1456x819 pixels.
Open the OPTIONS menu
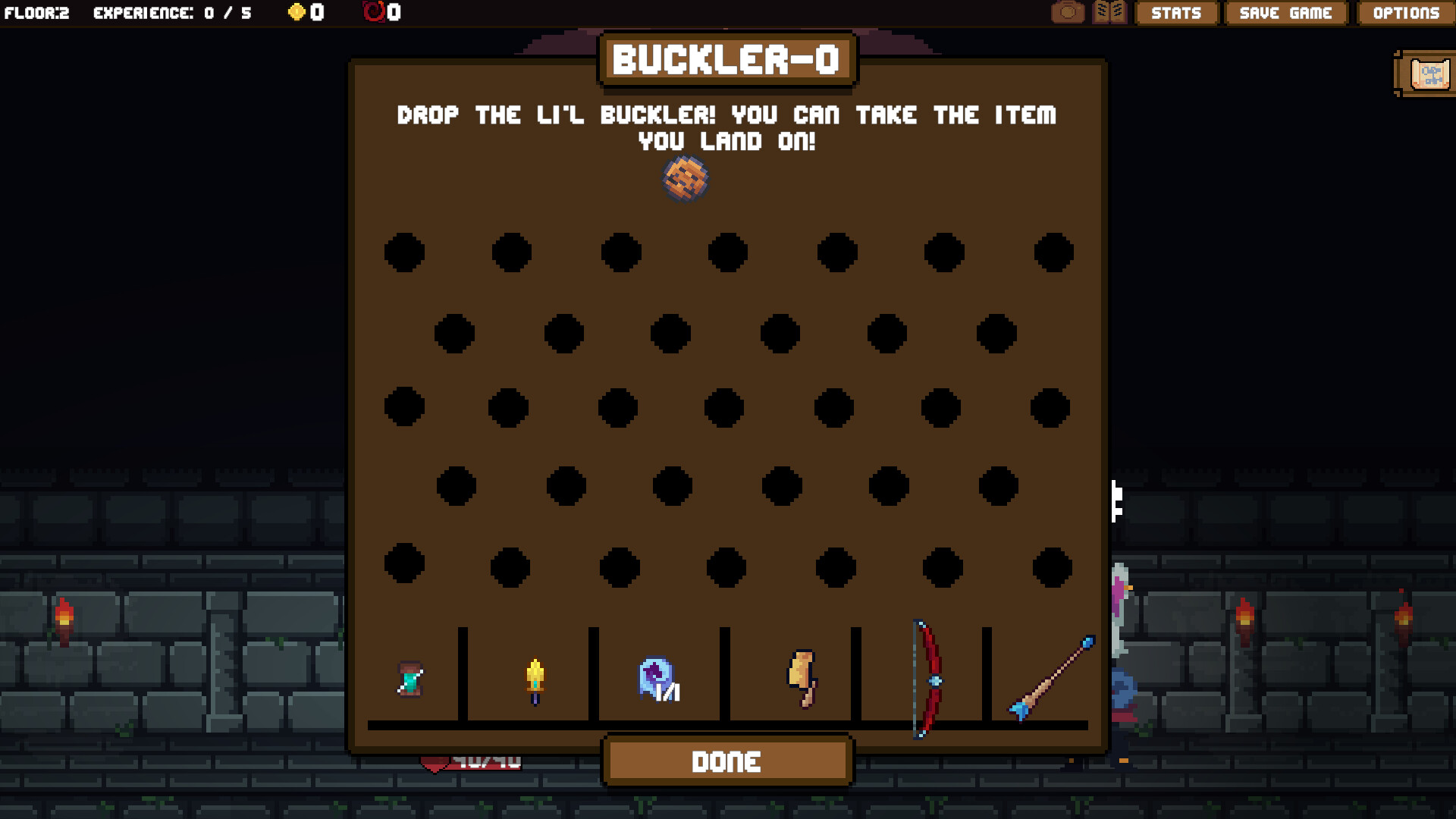[x=1404, y=13]
